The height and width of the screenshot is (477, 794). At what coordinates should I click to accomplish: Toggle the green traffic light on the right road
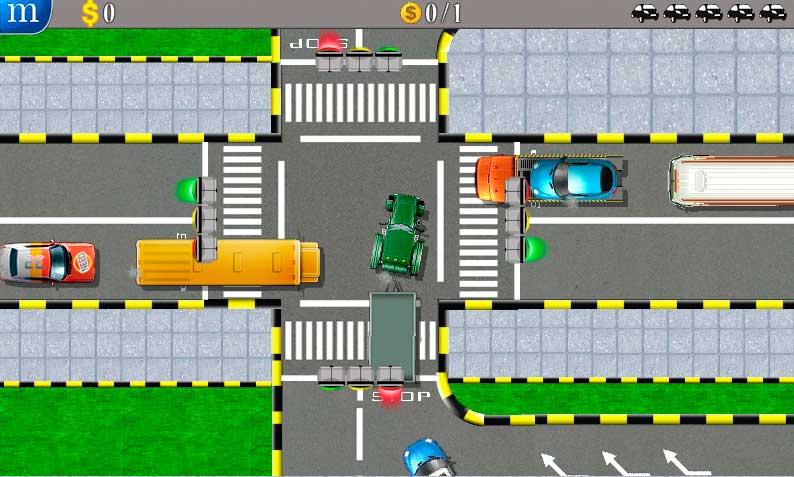coord(533,246)
